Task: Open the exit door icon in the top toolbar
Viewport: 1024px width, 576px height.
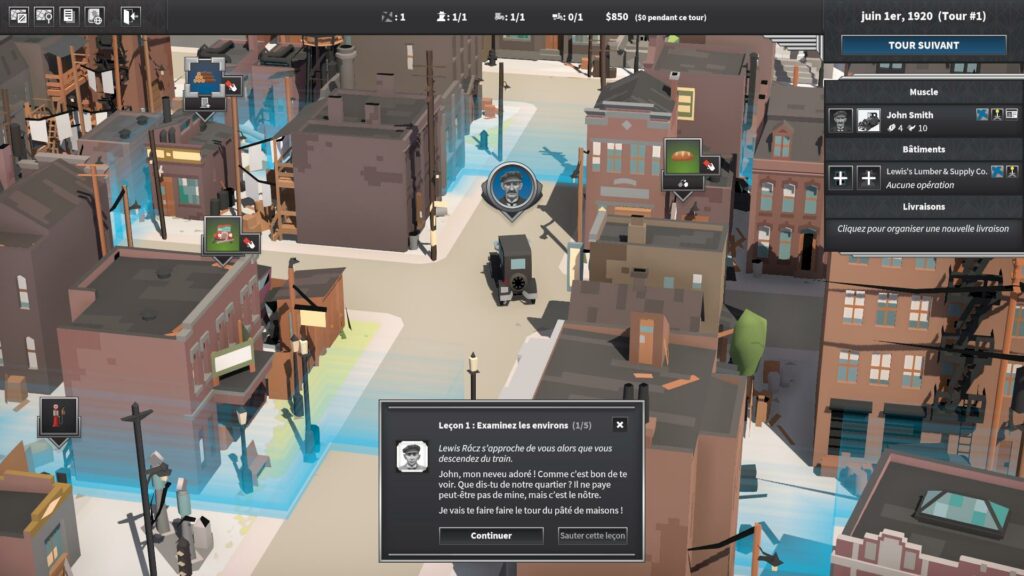Action: pos(131,16)
